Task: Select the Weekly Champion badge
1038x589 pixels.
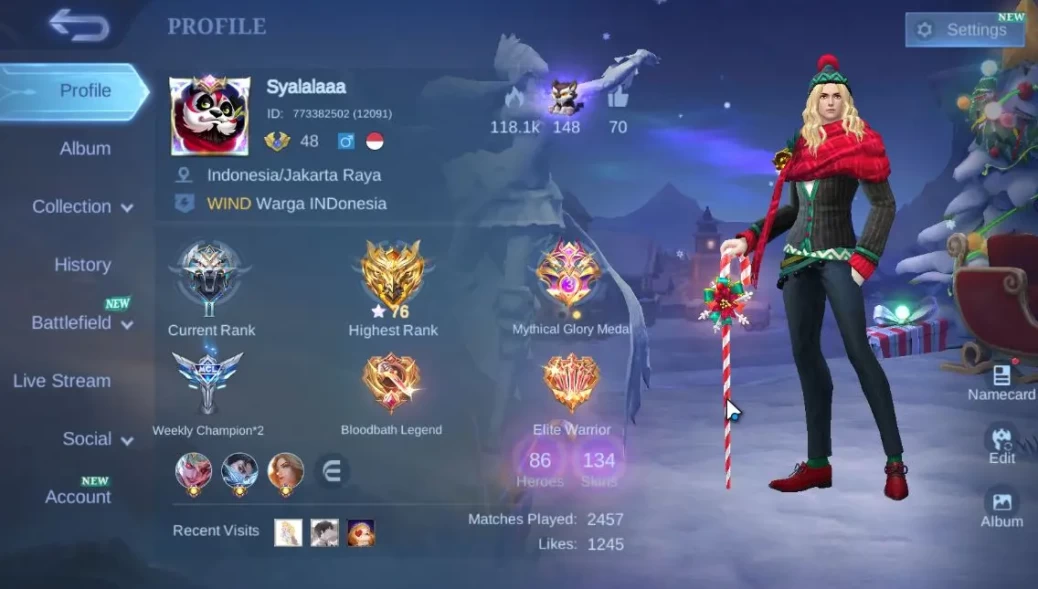Action: (x=207, y=384)
